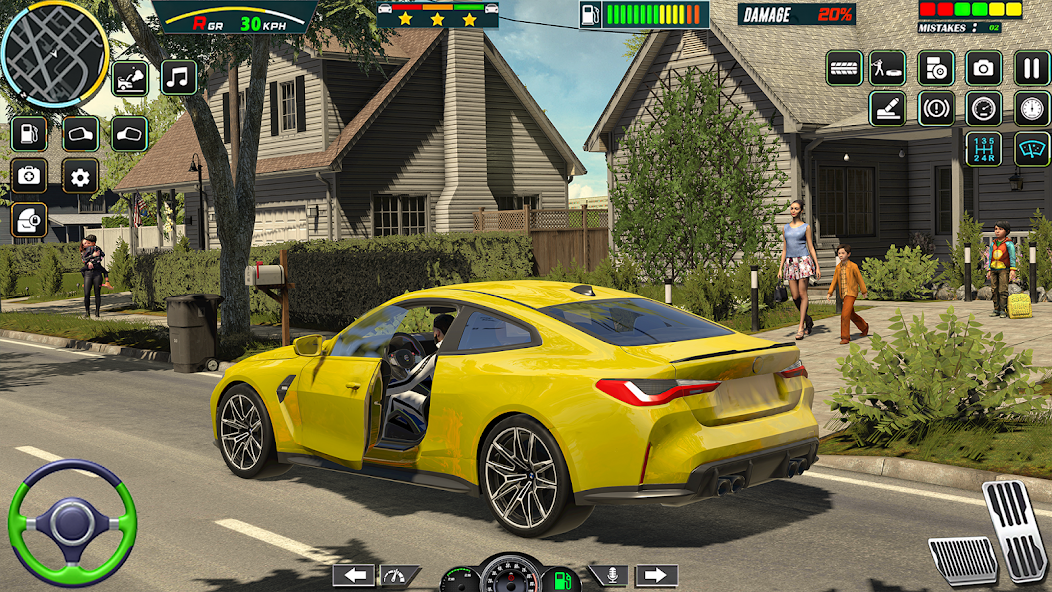
Task: Open the circular street minimap
Action: click(x=54, y=53)
